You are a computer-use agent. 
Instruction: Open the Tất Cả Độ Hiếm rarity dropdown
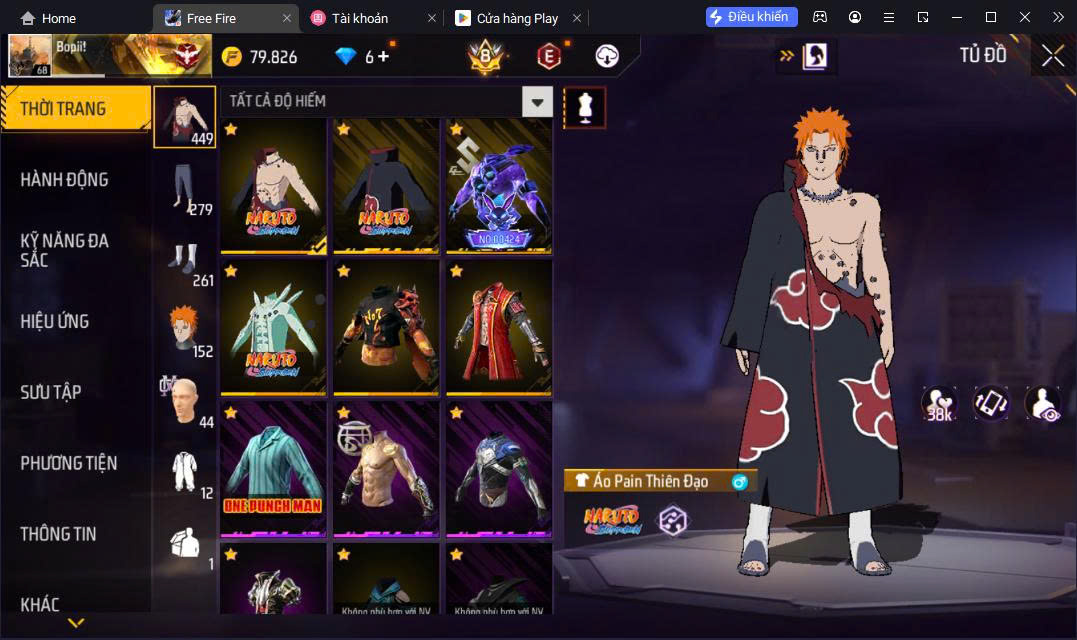[538, 101]
